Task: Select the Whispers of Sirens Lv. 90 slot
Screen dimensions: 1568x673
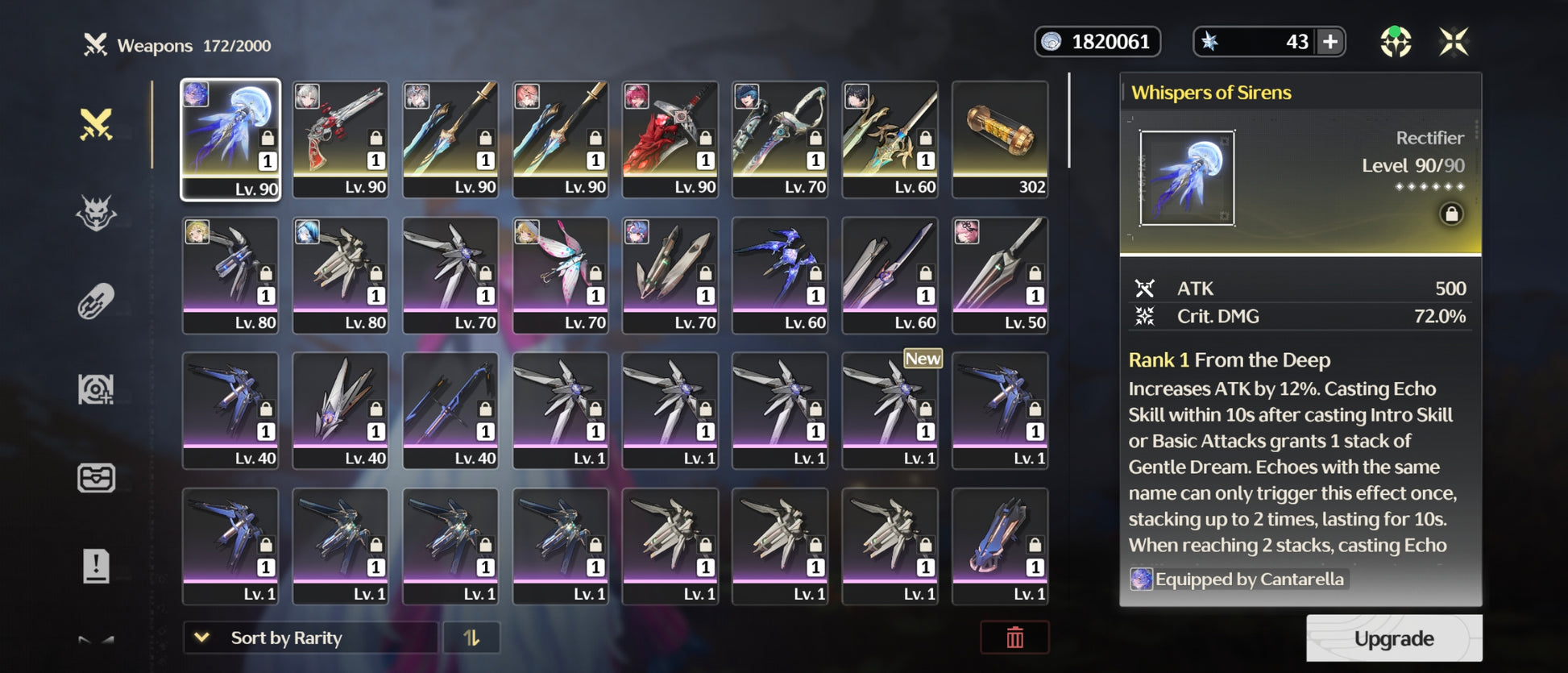Action: point(230,139)
